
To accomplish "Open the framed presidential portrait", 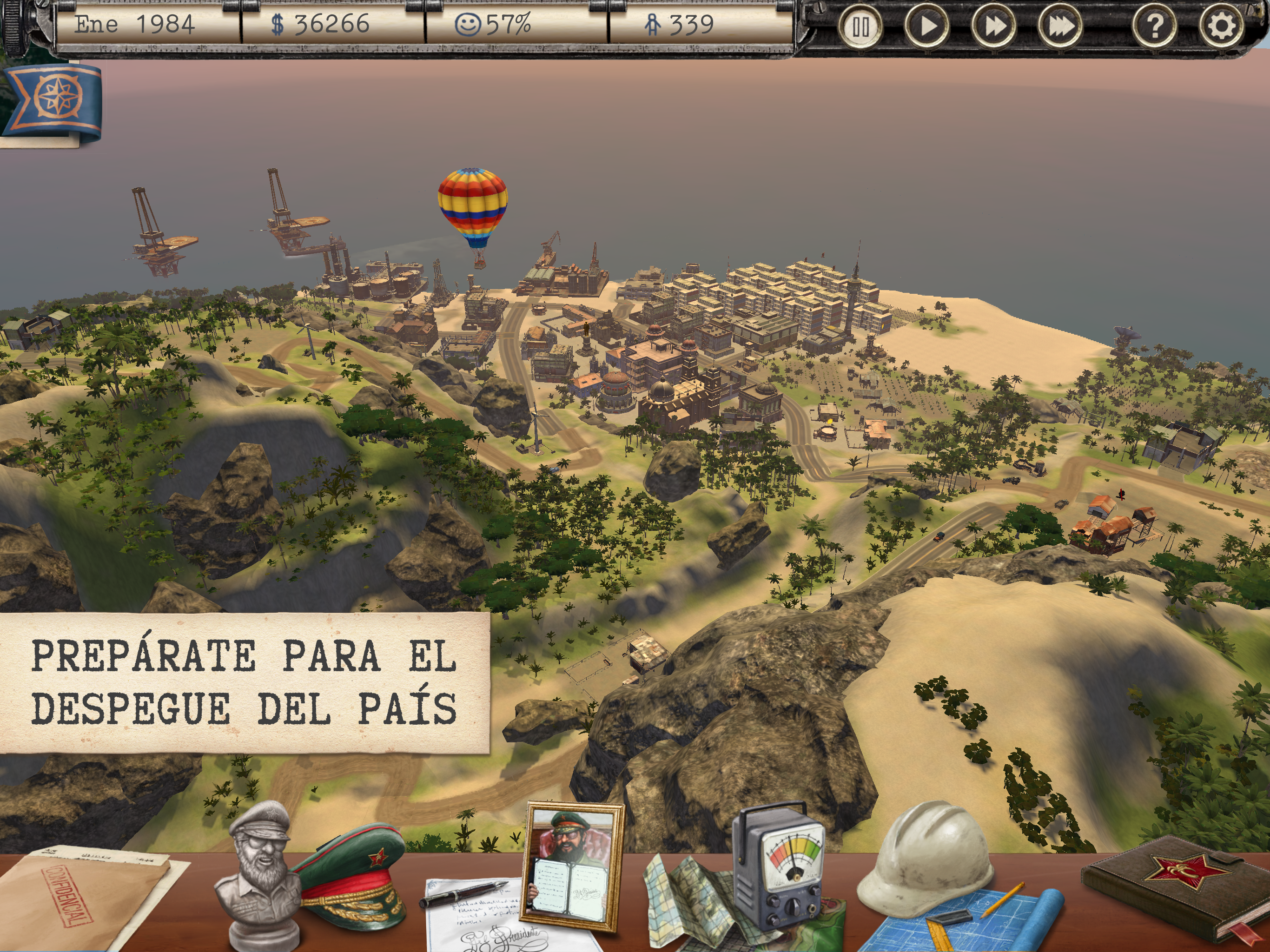I will [572, 867].
